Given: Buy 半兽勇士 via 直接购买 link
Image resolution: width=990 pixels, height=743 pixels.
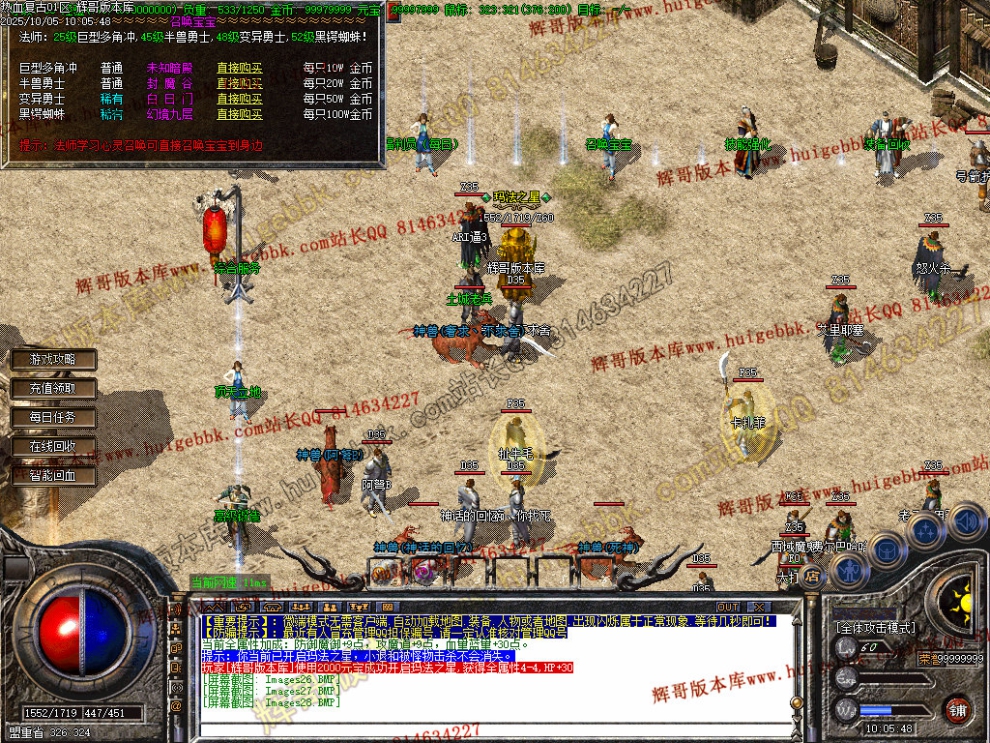Looking at the screenshot, I should 239,84.
